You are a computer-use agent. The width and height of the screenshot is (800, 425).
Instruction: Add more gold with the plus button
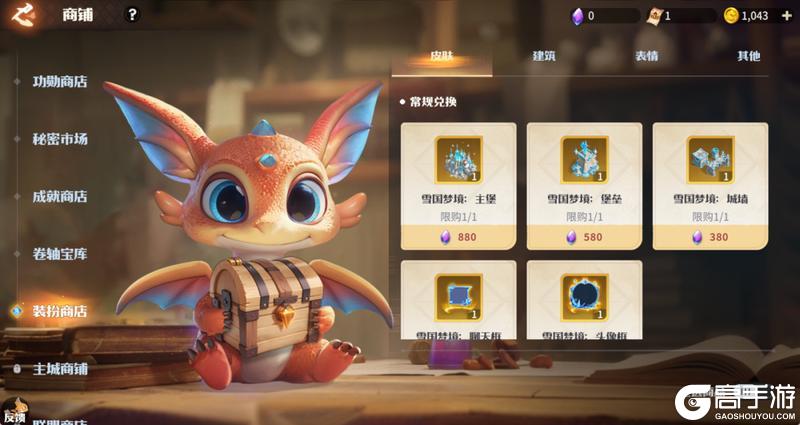click(786, 15)
